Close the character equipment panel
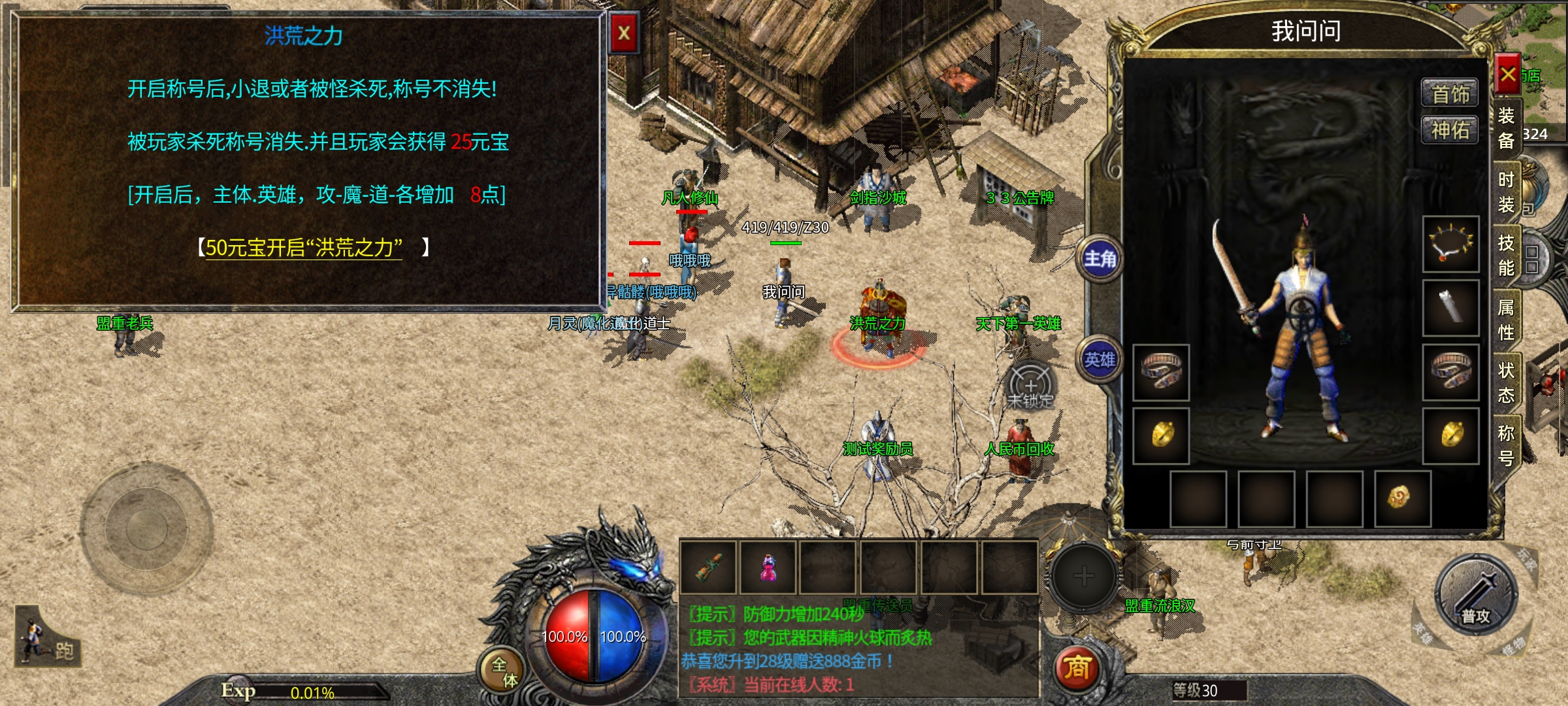1568x706 pixels. [x=1507, y=75]
